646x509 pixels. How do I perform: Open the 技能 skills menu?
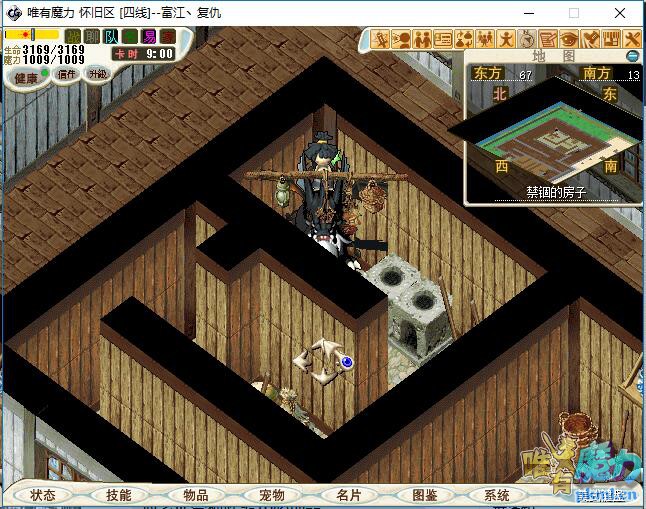119,495
